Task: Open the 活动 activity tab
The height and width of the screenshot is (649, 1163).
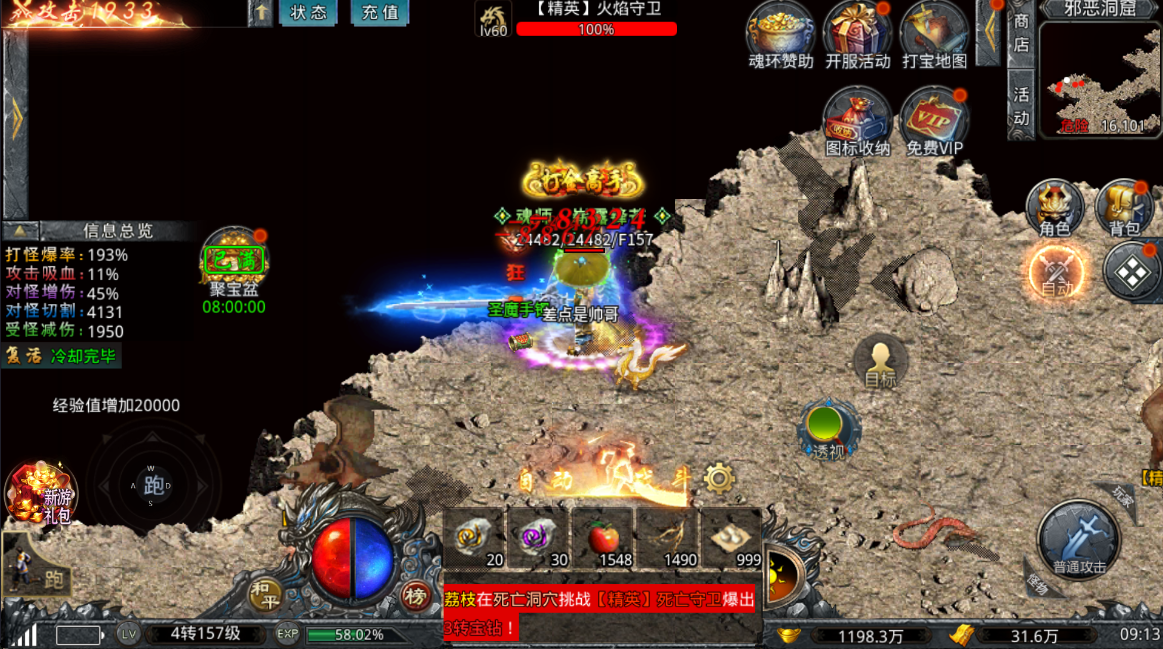Action: pyautogui.click(x=1021, y=106)
